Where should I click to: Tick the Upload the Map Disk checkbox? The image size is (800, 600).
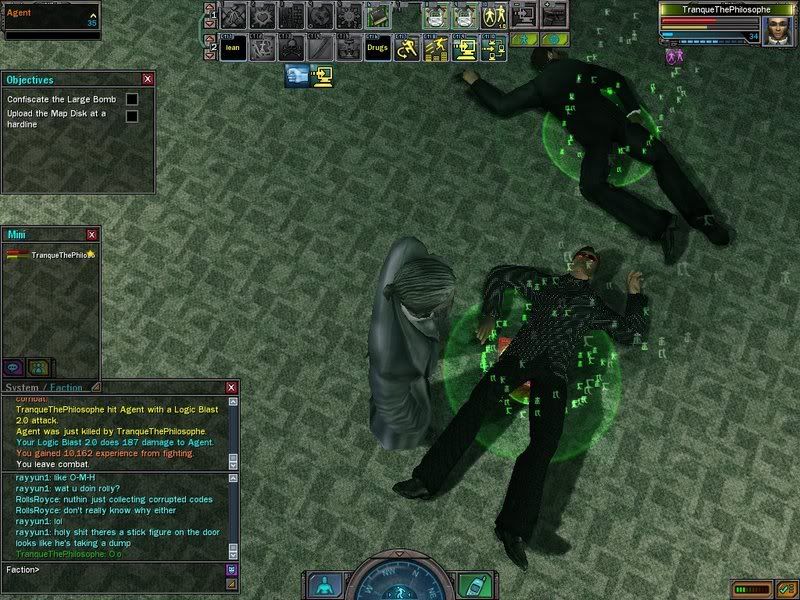pyautogui.click(x=132, y=116)
